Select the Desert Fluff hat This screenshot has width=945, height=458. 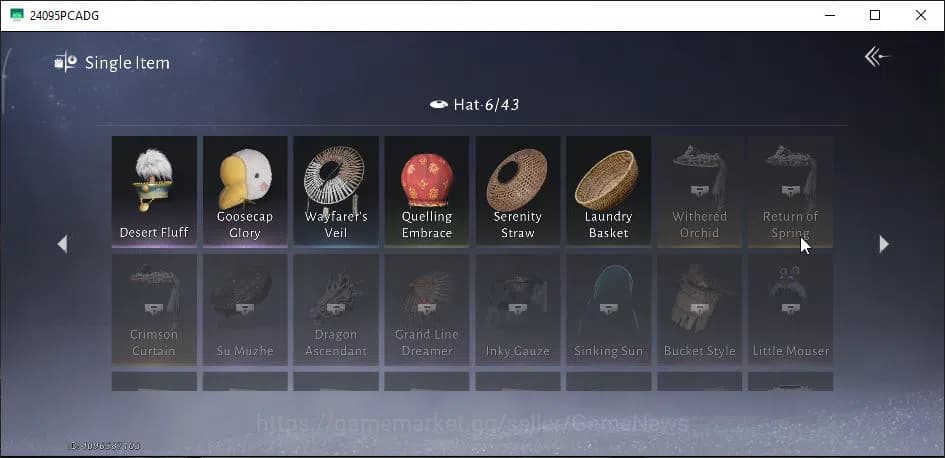[154, 191]
